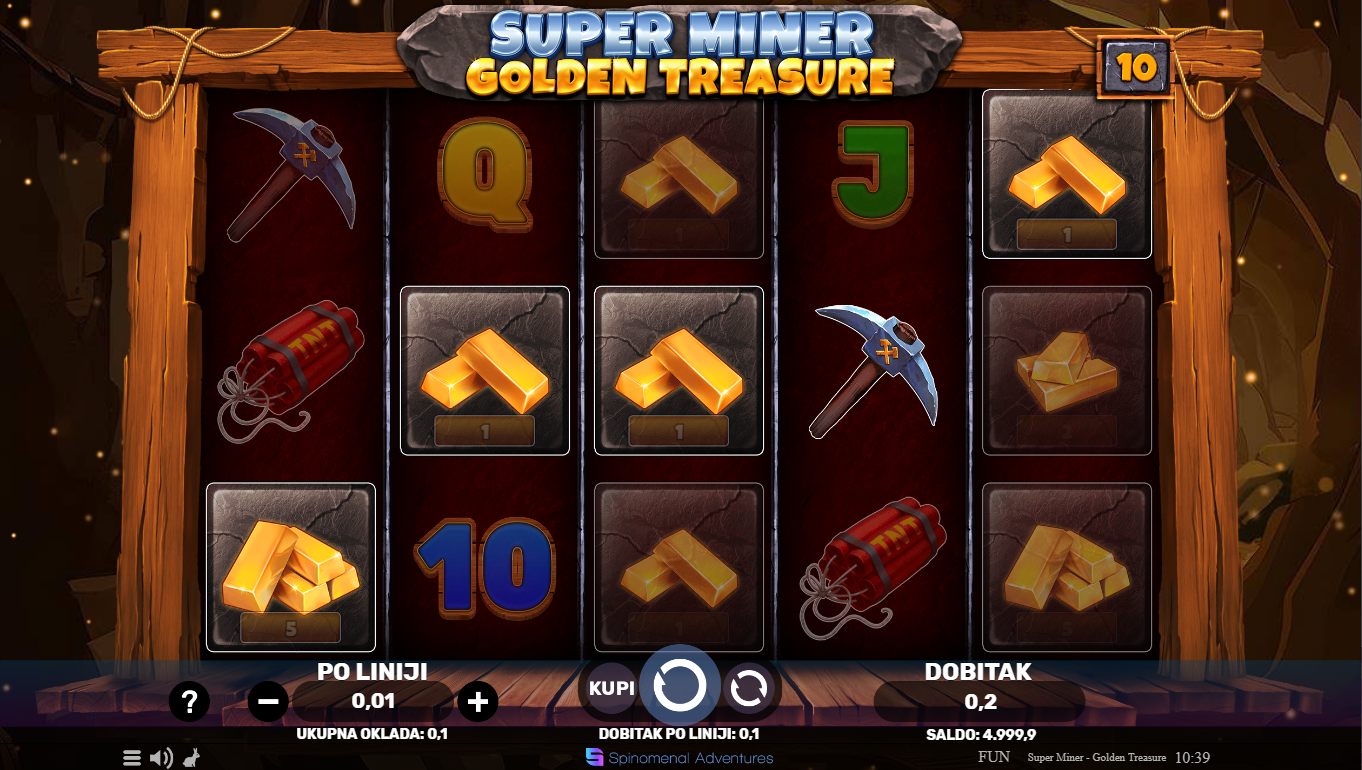Activate the autoplay double-arrow button

(x=748, y=688)
